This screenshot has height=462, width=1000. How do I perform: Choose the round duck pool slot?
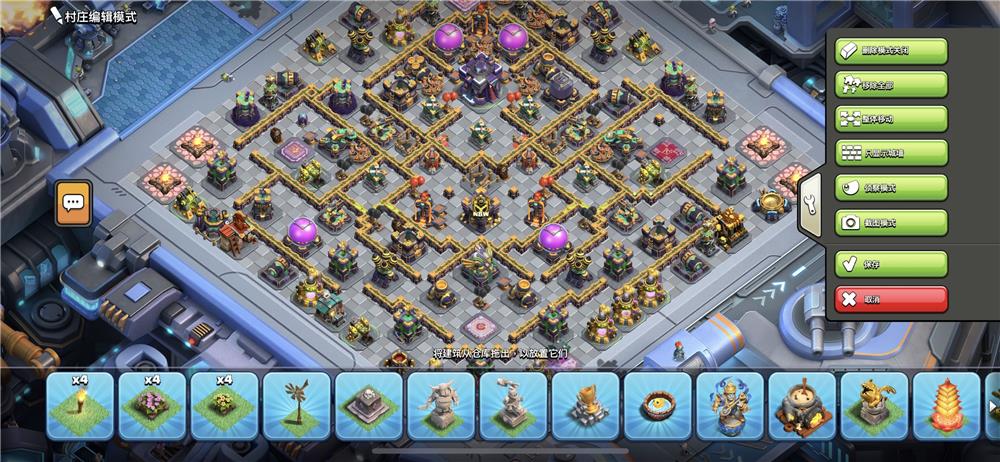pyautogui.click(x=657, y=407)
